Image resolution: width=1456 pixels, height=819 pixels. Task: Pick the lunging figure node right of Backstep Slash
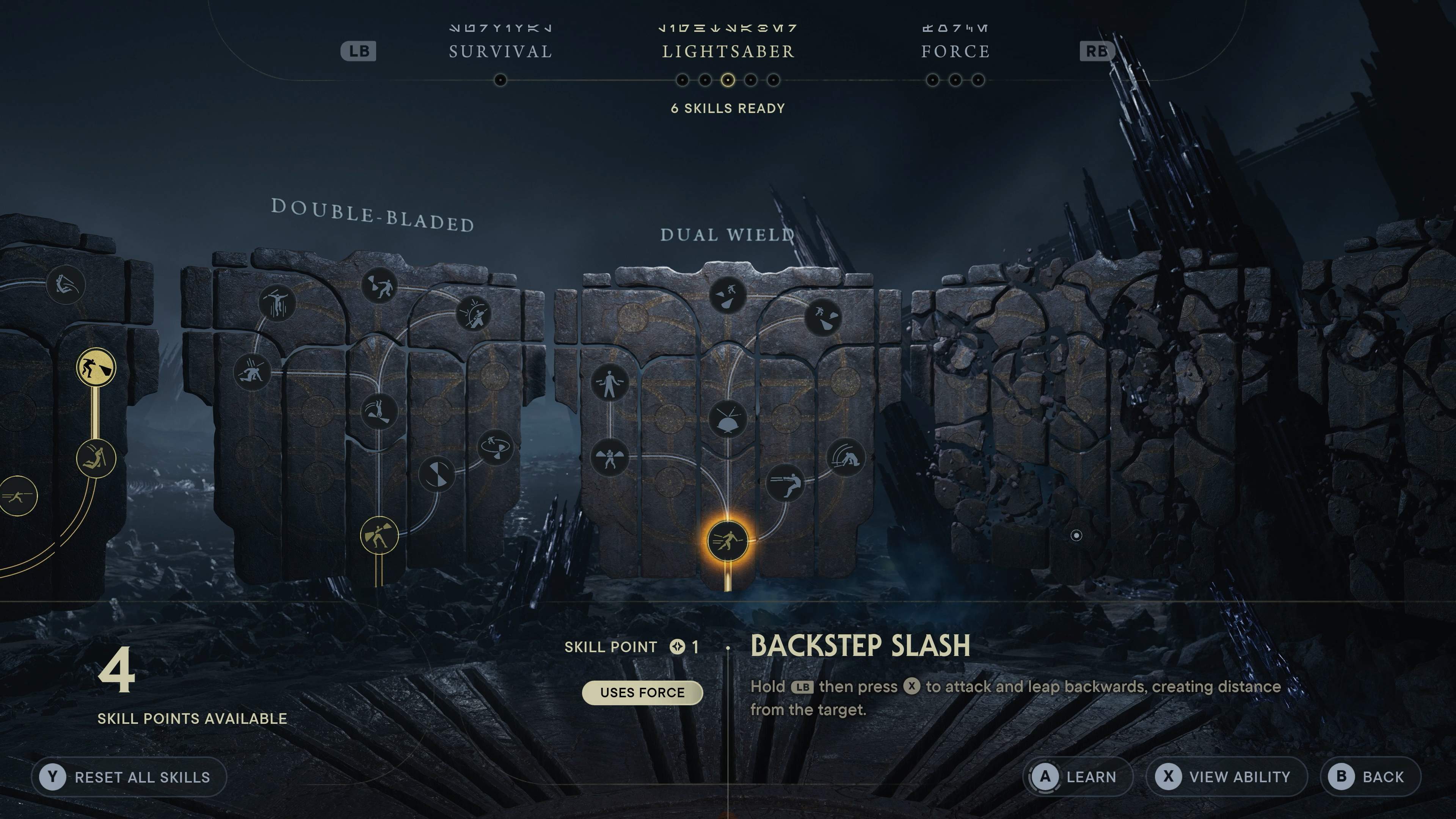(785, 482)
